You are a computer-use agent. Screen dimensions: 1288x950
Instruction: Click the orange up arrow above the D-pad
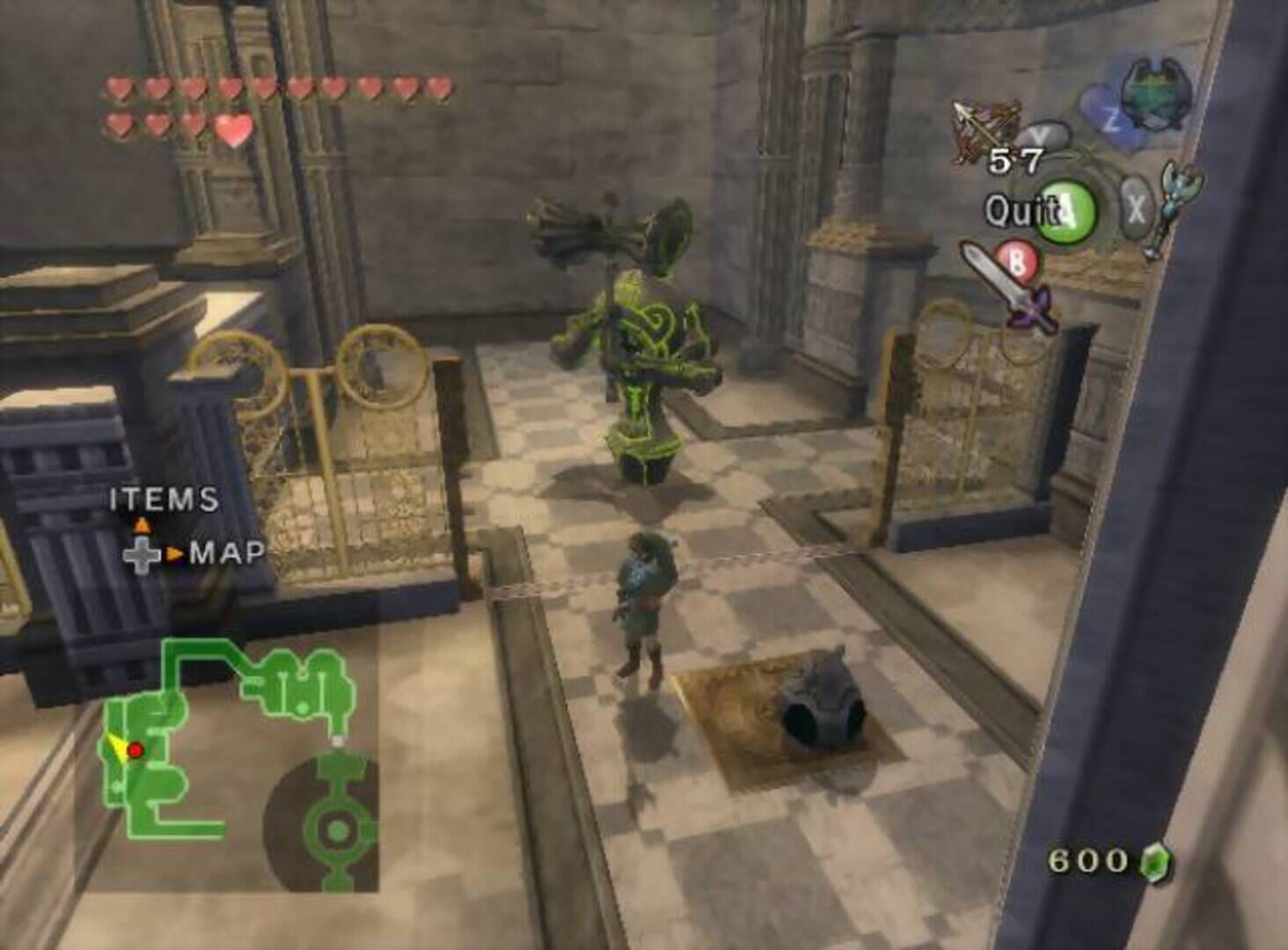(x=142, y=523)
